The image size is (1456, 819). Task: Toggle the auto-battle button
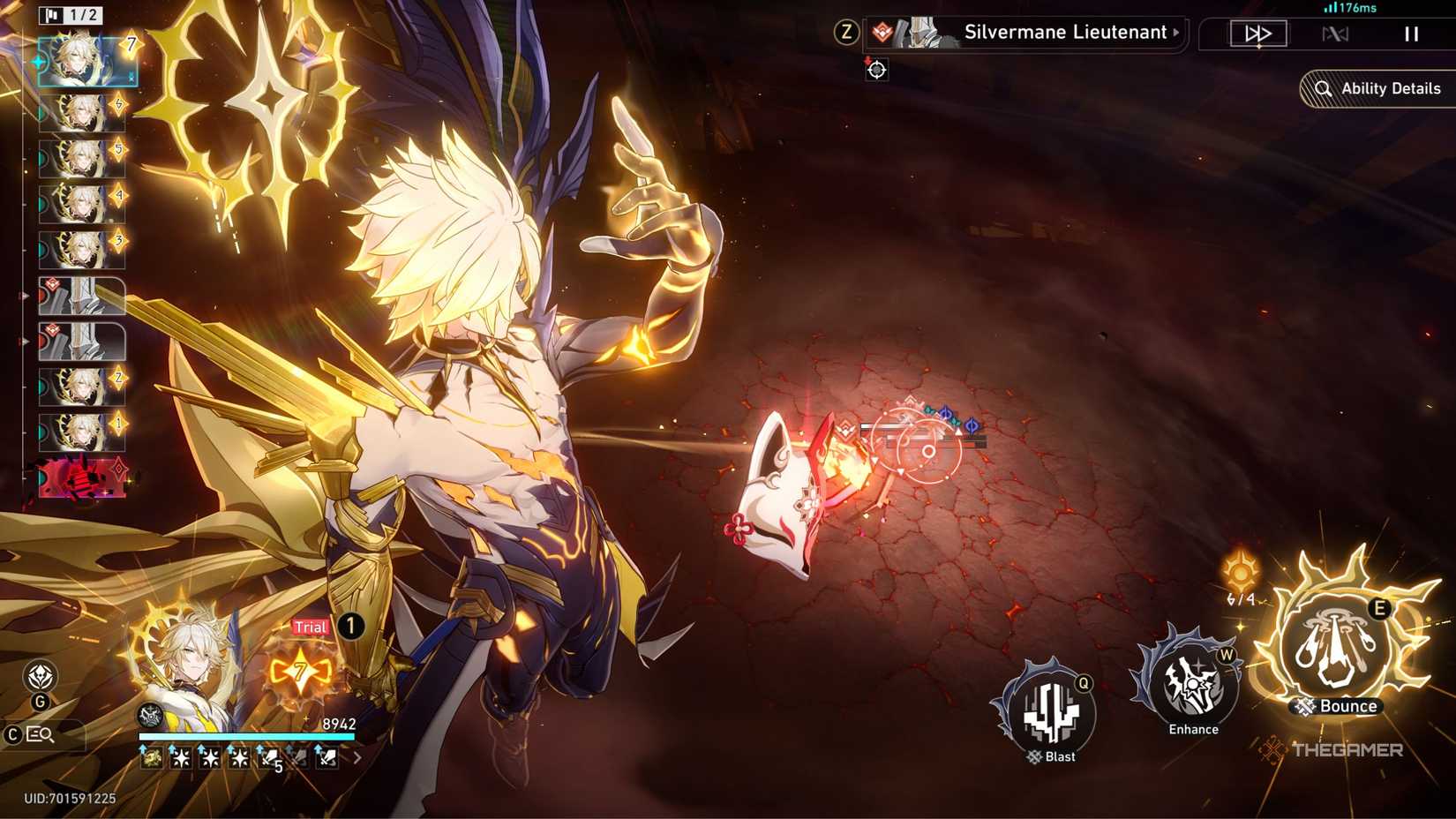click(x=1335, y=34)
